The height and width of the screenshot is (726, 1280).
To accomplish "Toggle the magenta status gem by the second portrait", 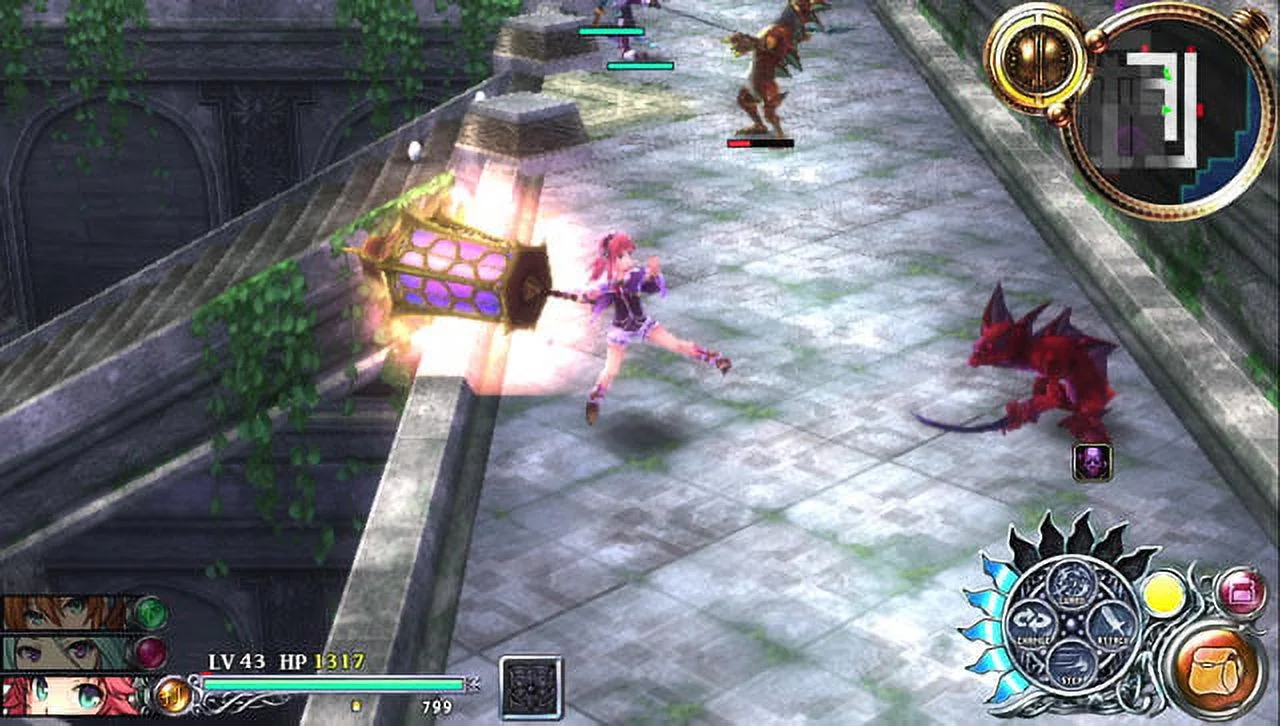I will [150, 650].
